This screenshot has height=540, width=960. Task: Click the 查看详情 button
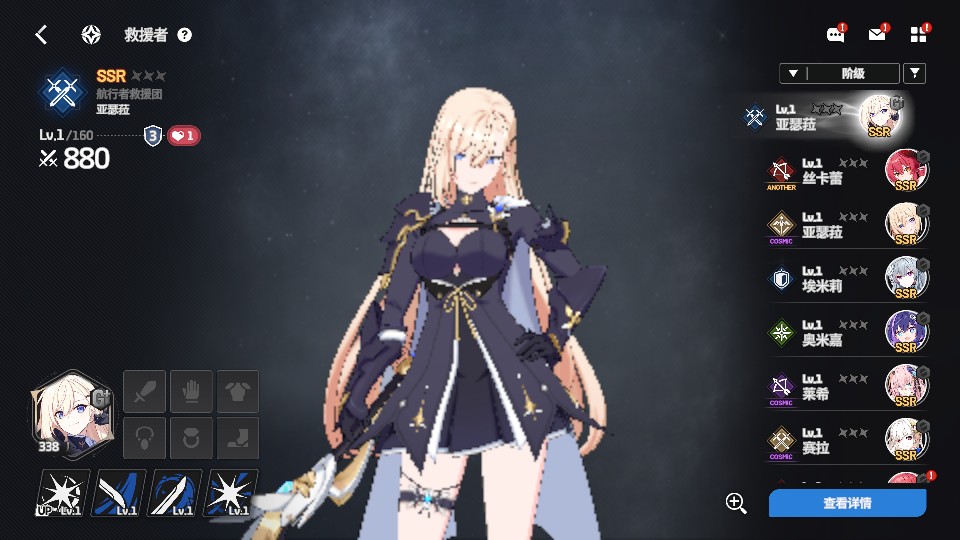click(847, 503)
